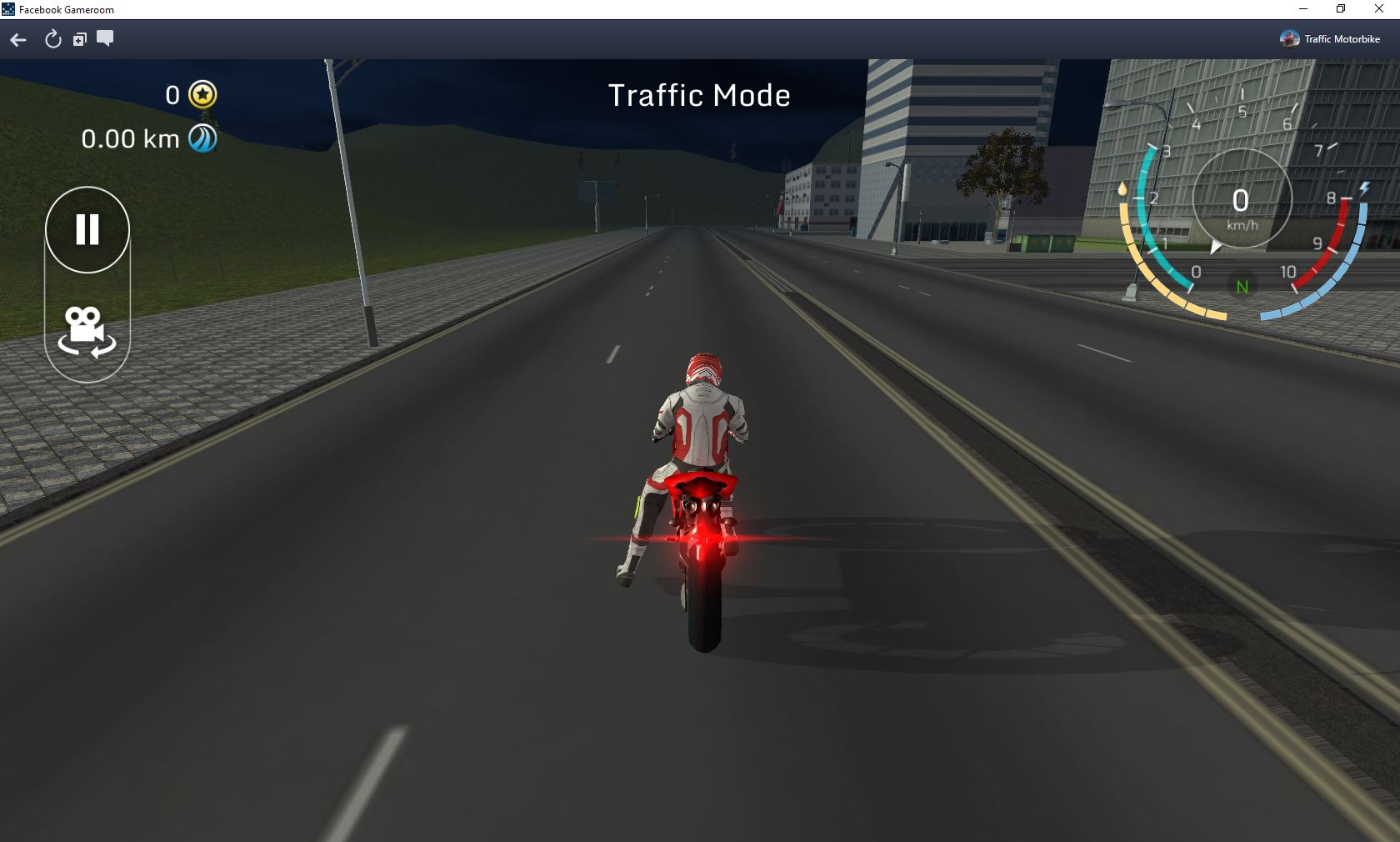Click the coin count number

point(172,95)
